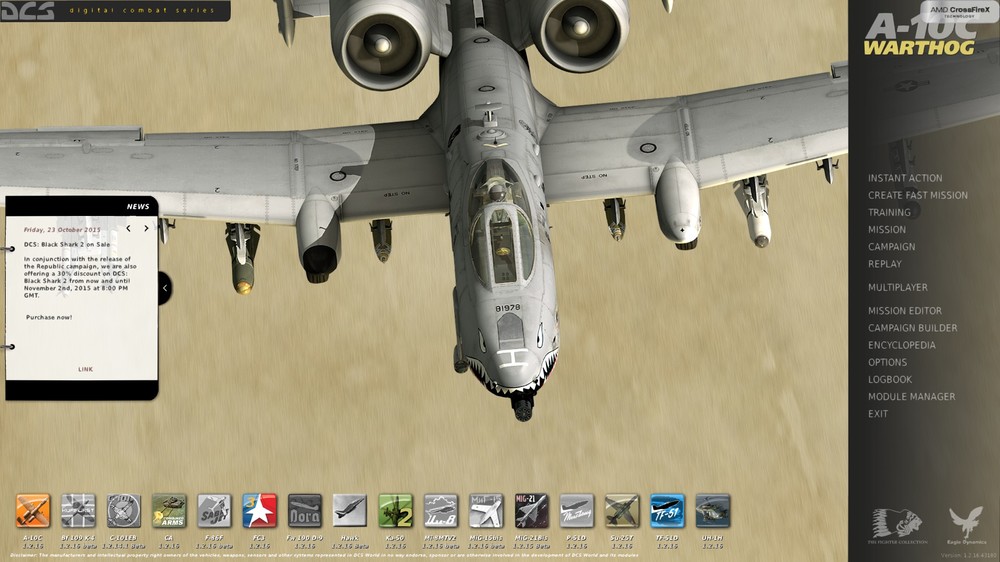Viewport: 1000px width, 562px height.
Task: Pick the UH-1H helicopter module icon
Action: point(712,511)
